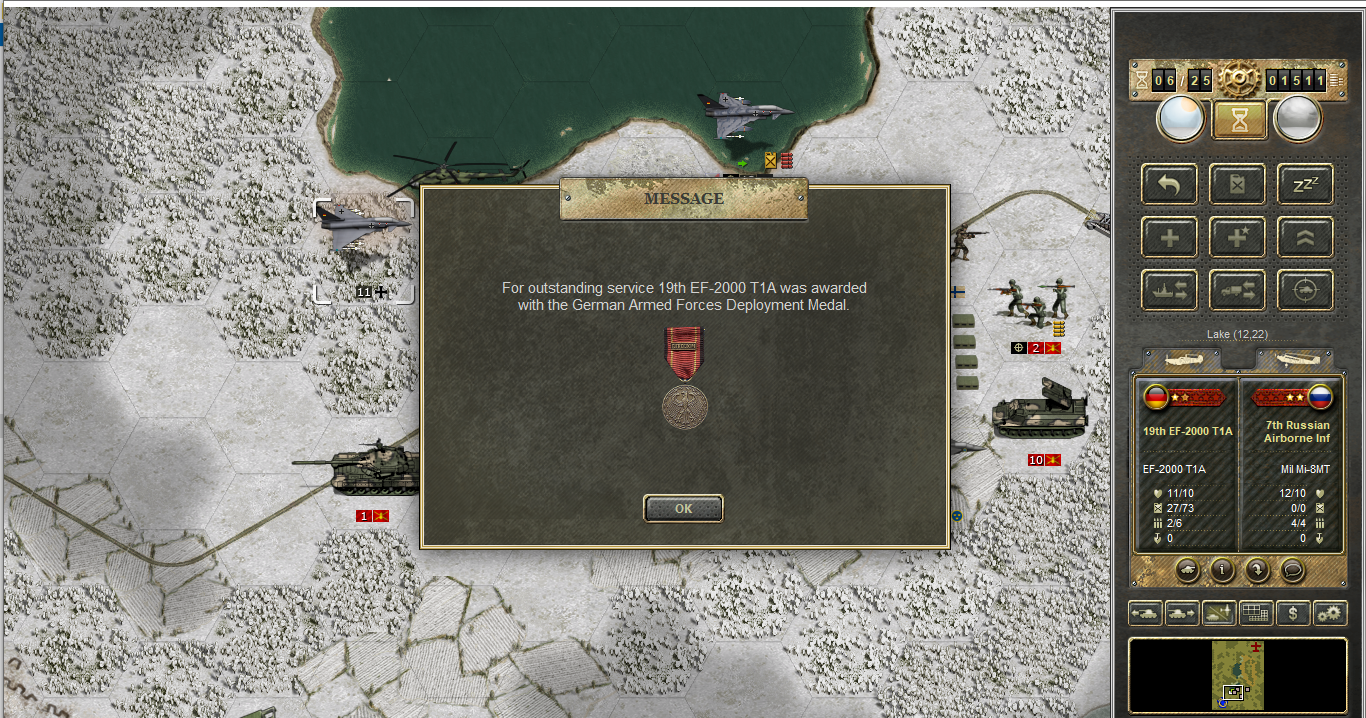The height and width of the screenshot is (718, 1366).
Task: Open the gears options menu
Action: click(1330, 612)
